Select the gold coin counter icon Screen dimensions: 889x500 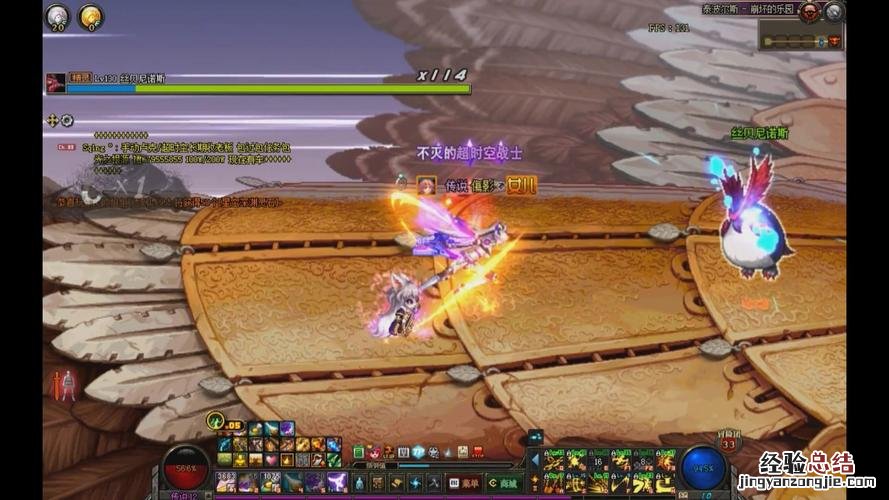[x=90, y=15]
